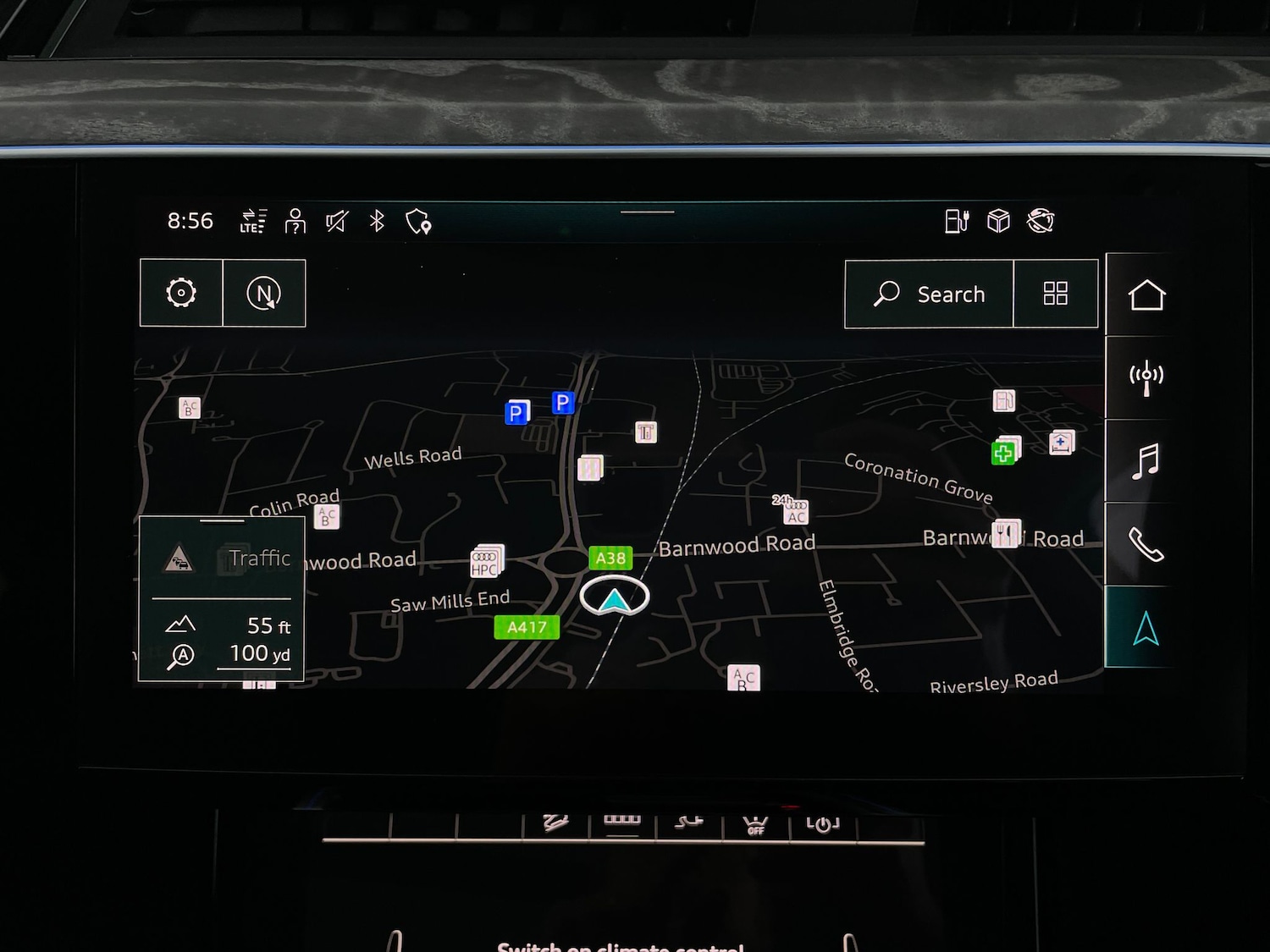1270x952 pixels.
Task: Open the Phone tab
Action: tap(1146, 544)
